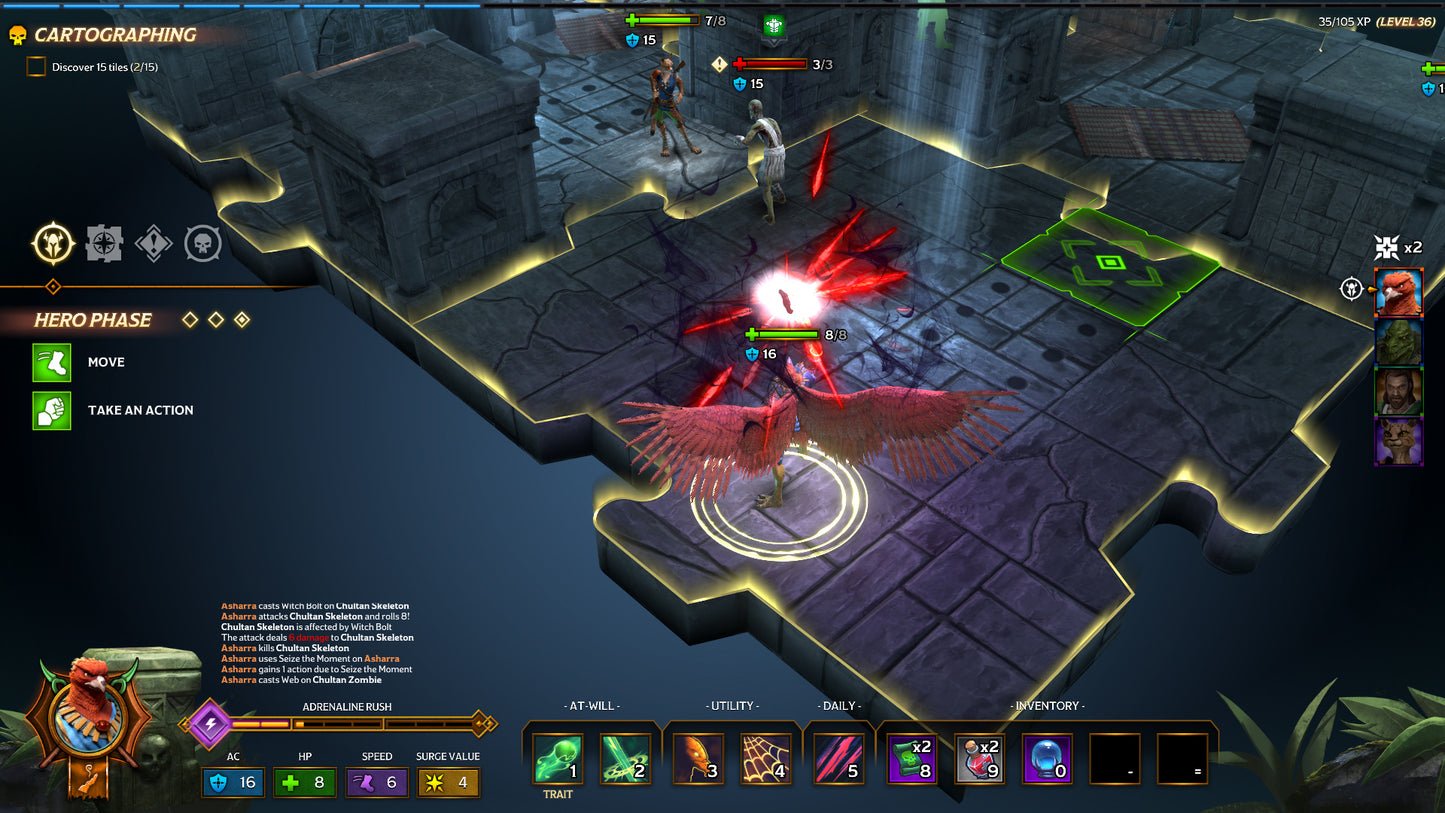Select the red bird hero portrait
The width and height of the screenshot is (1445, 813).
tap(1398, 293)
